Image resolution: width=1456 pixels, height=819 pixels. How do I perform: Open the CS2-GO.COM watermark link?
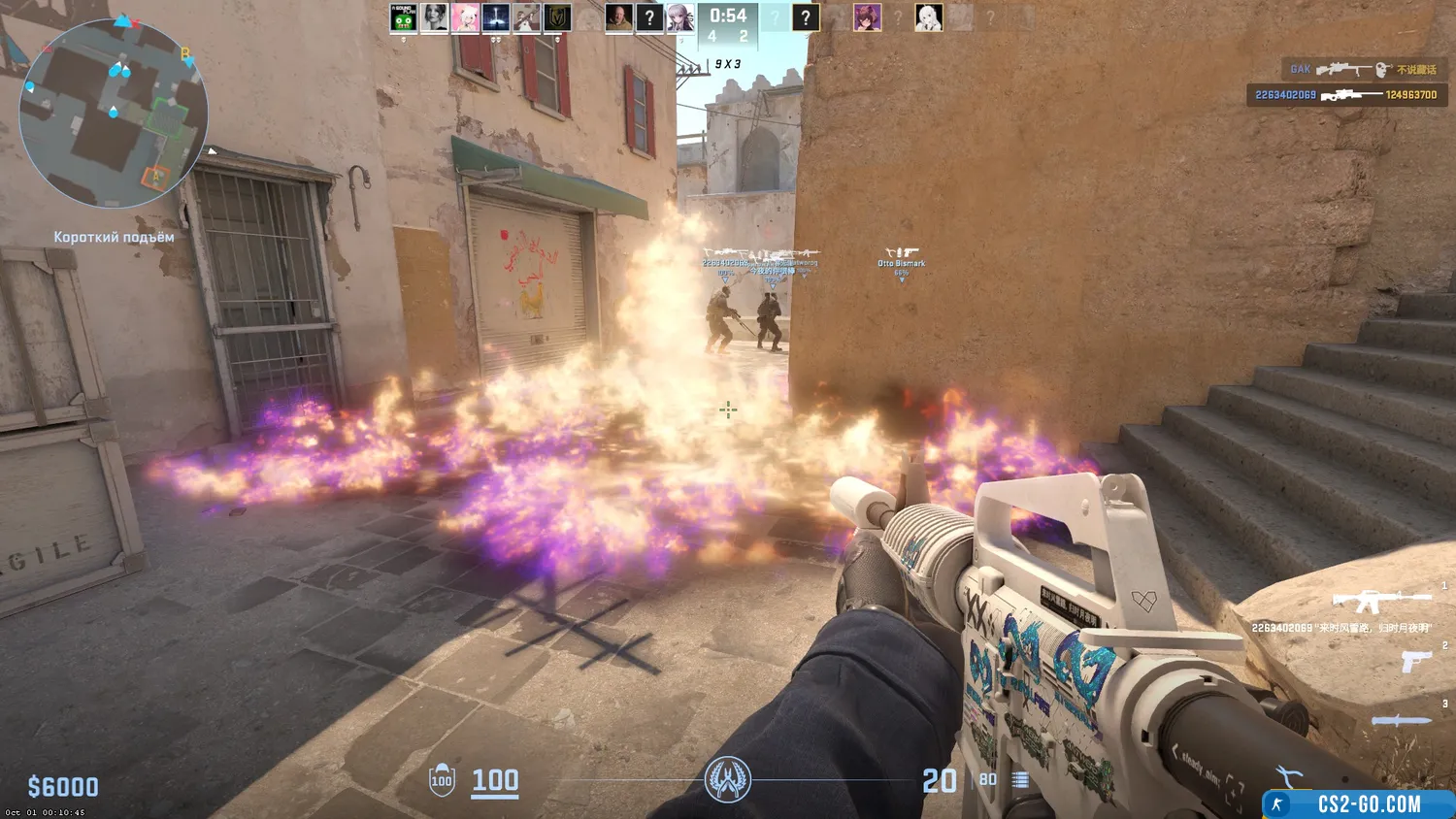1357,804
